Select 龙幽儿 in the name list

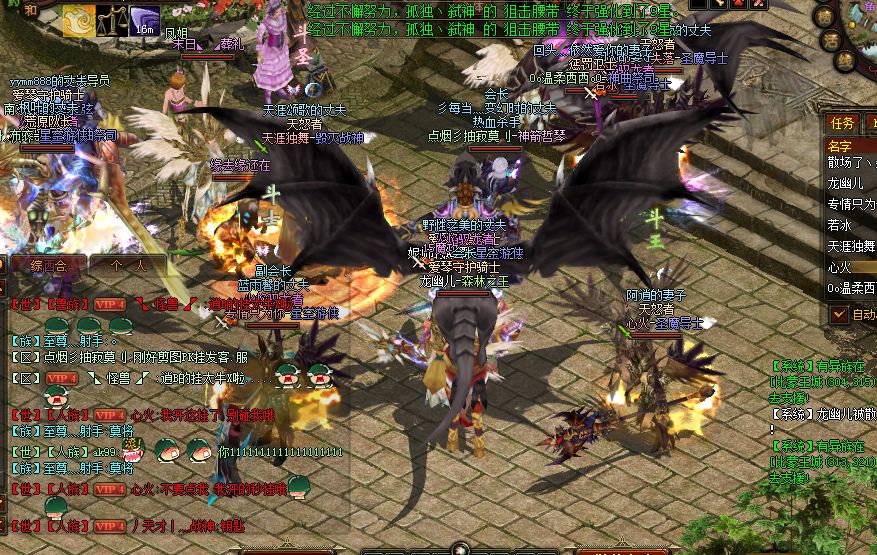click(x=845, y=183)
